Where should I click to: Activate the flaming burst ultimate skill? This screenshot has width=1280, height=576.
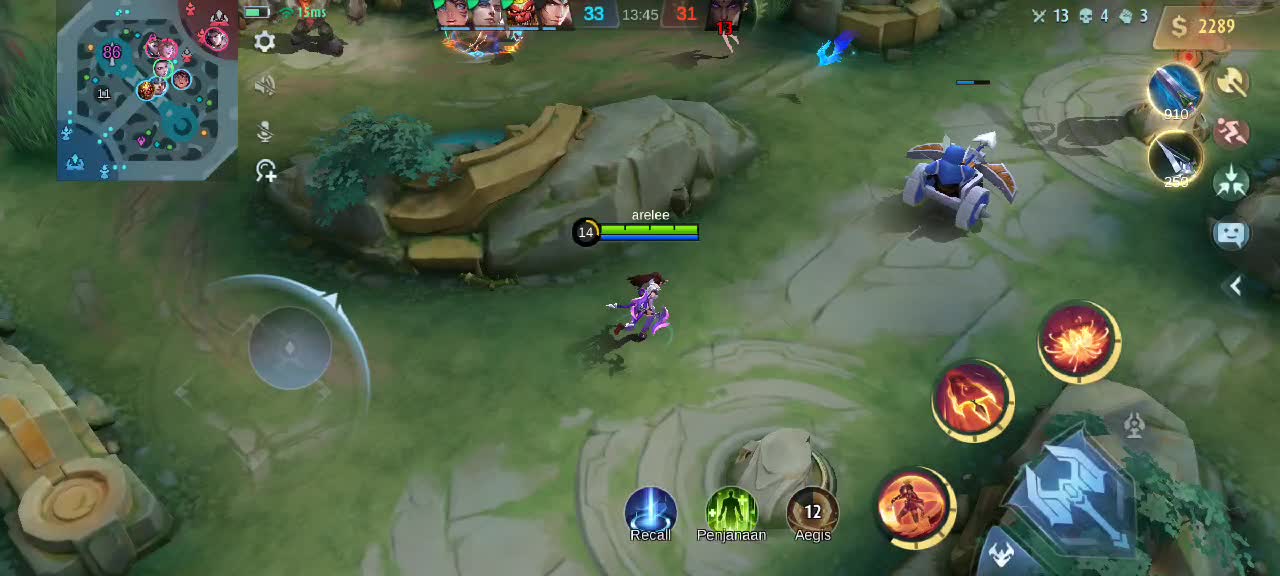click(1078, 341)
